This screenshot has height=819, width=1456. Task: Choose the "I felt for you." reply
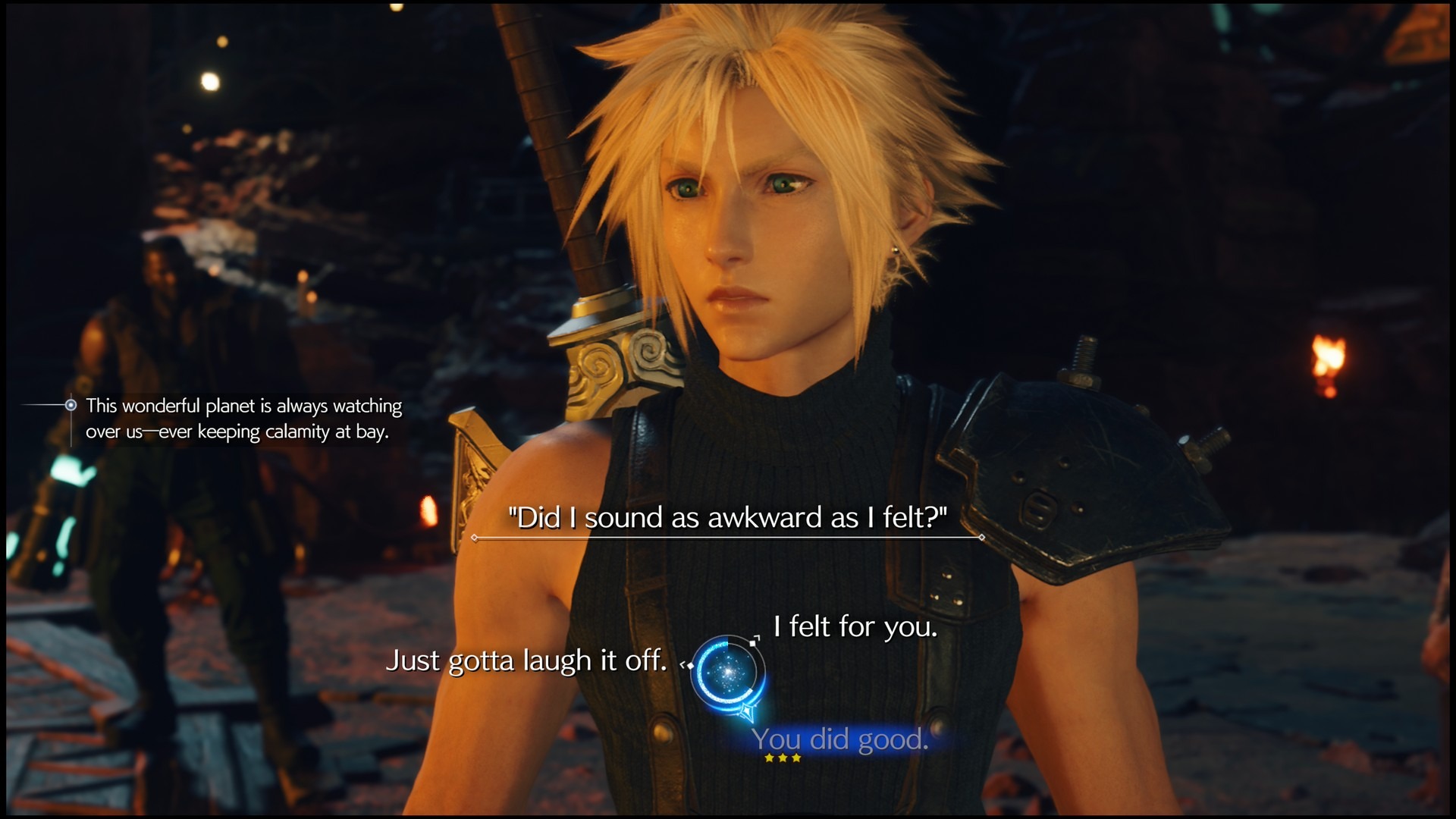pos(855,627)
